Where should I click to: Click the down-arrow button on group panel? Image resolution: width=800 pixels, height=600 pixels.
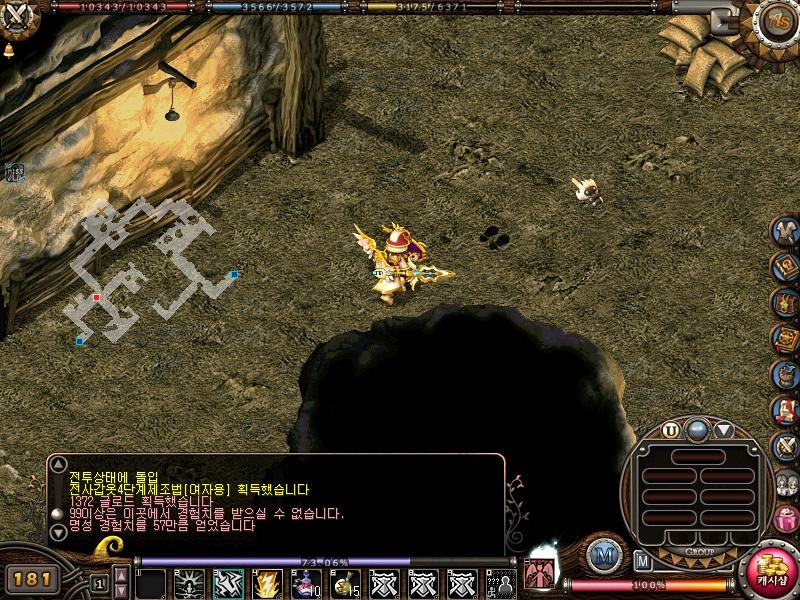tap(723, 430)
